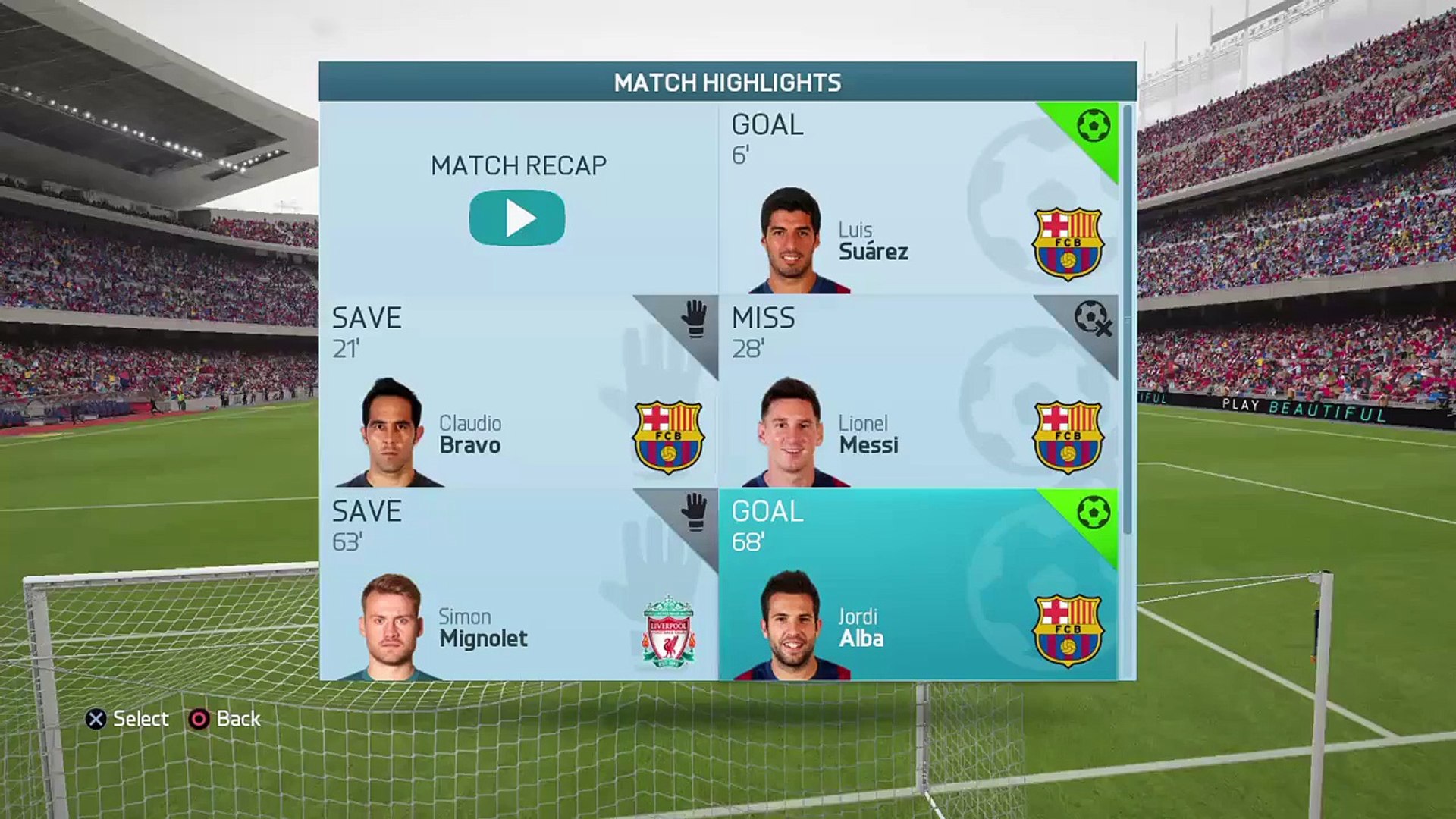This screenshot has height=819, width=1456.
Task: Choose Lionel Messi's 28' miss highlight
Action: [918, 391]
